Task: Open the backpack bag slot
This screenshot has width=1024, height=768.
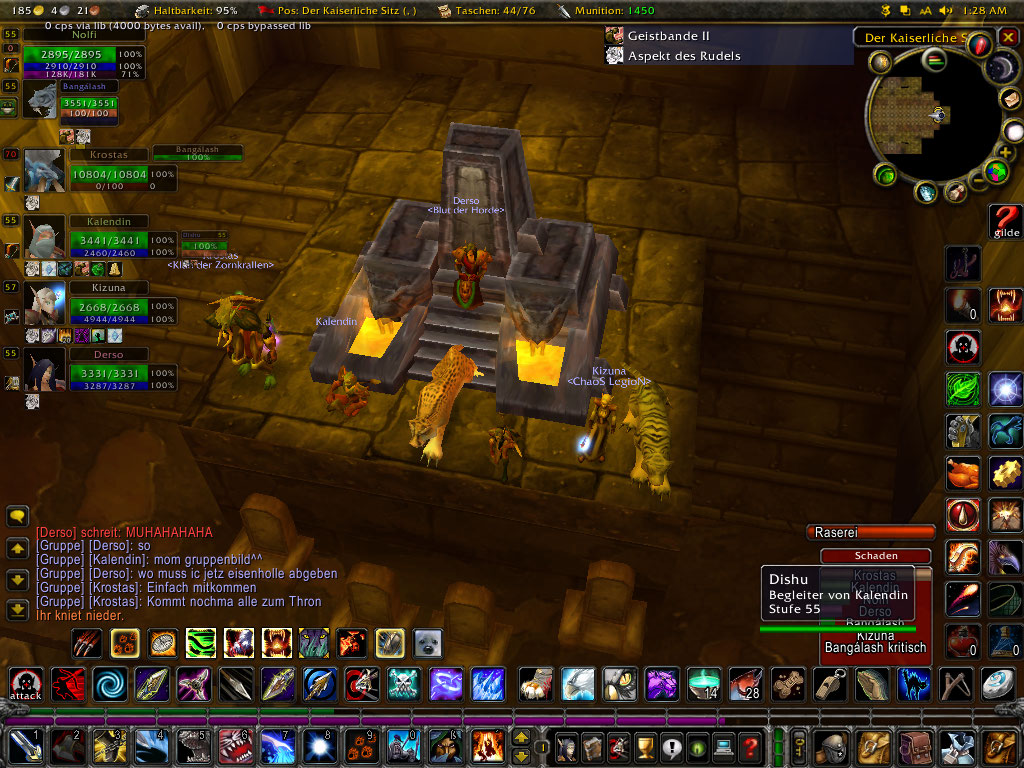Action: (999, 746)
